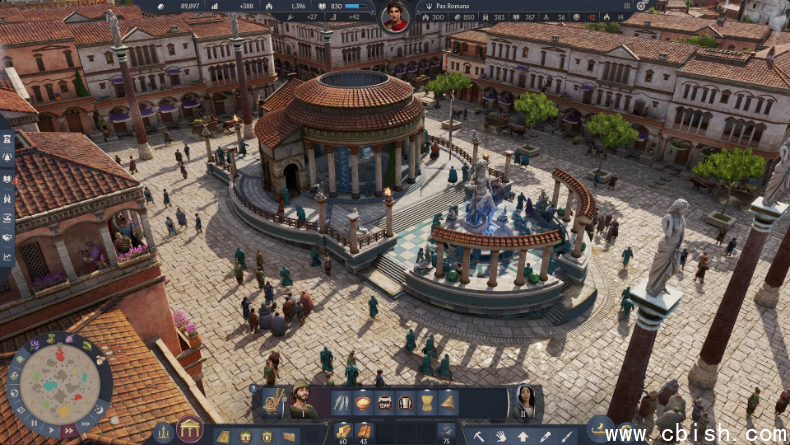The height and width of the screenshot is (445, 790).
Task: Open the settings gear at top right
Action: [x=641, y=5]
